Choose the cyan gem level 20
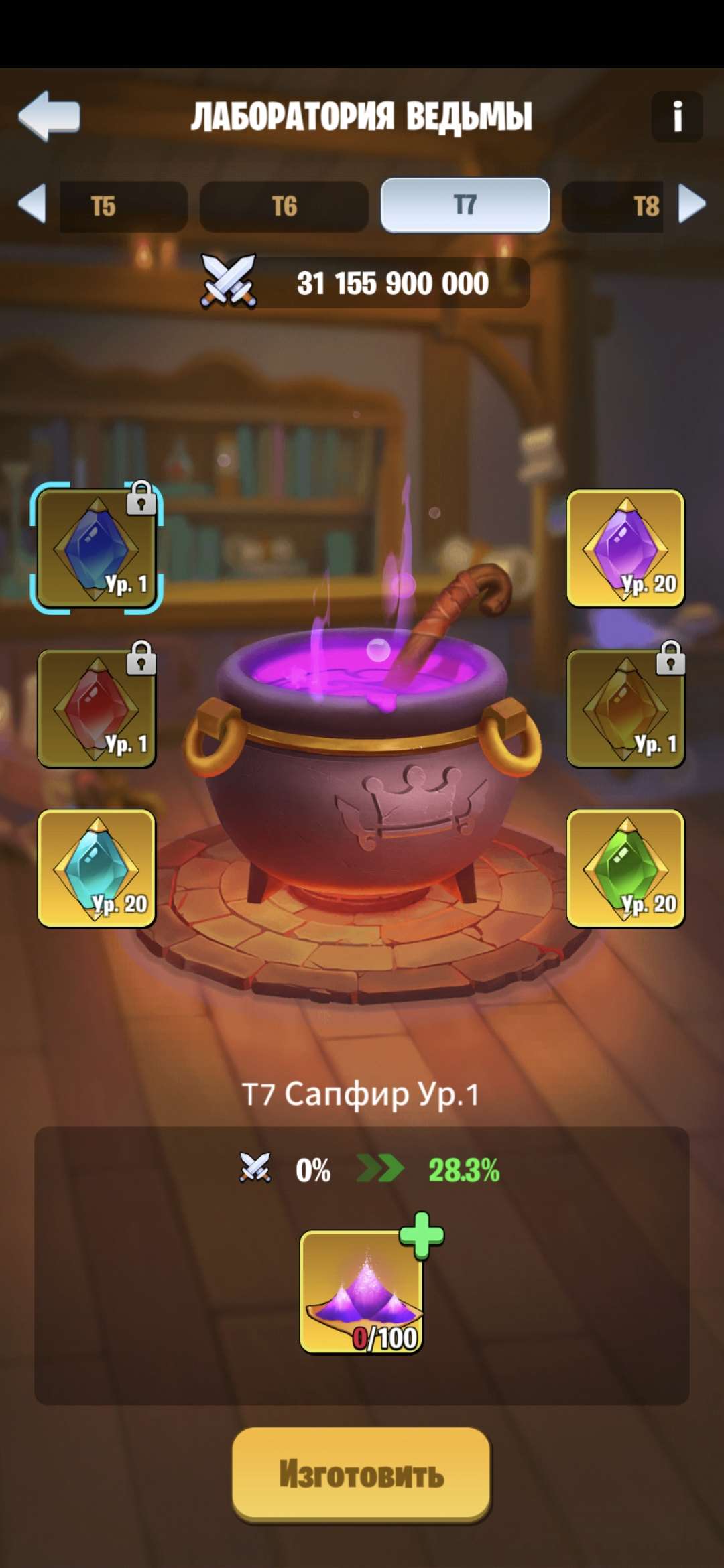 coord(97,868)
